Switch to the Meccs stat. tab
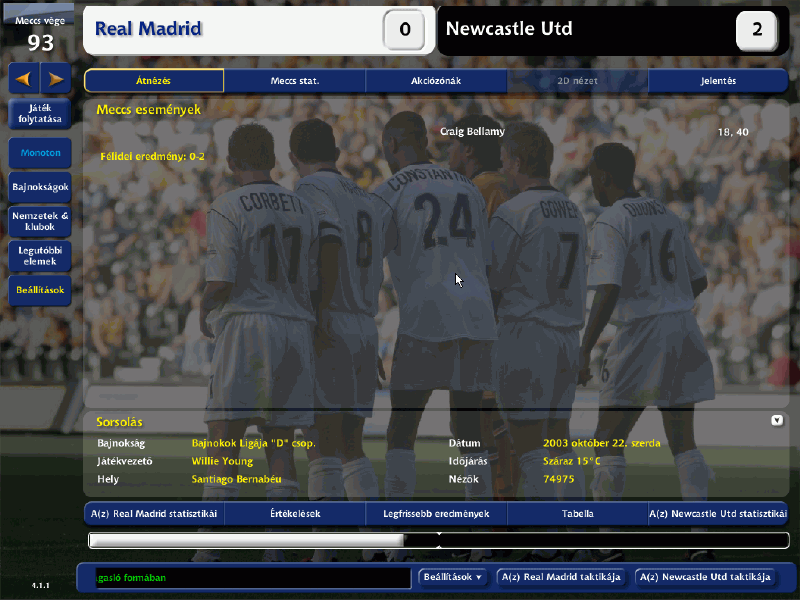 295,81
